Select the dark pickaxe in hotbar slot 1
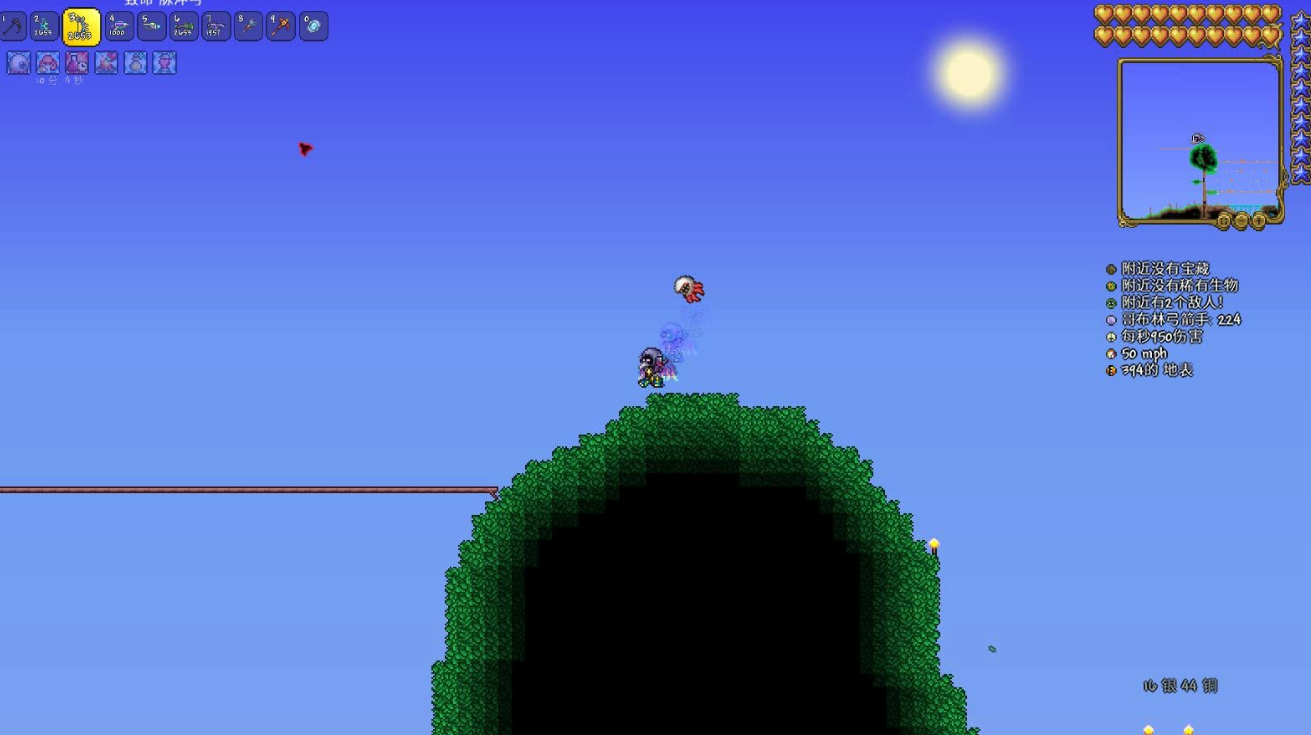1311x735 pixels. pyautogui.click(x=13, y=26)
